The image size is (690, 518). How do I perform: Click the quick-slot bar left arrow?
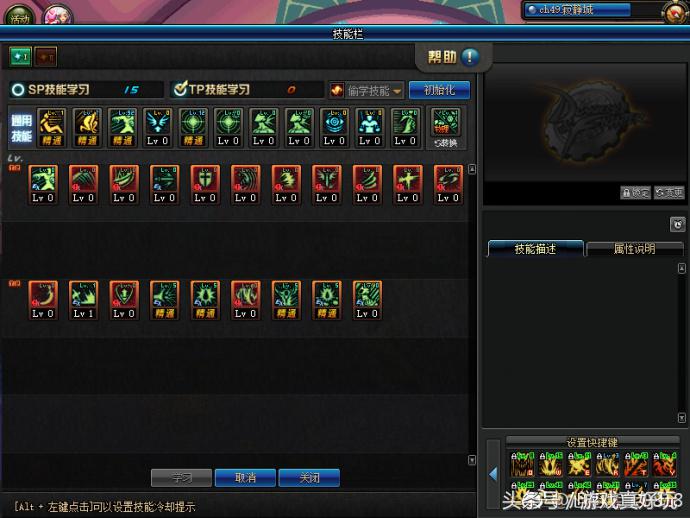point(493,473)
